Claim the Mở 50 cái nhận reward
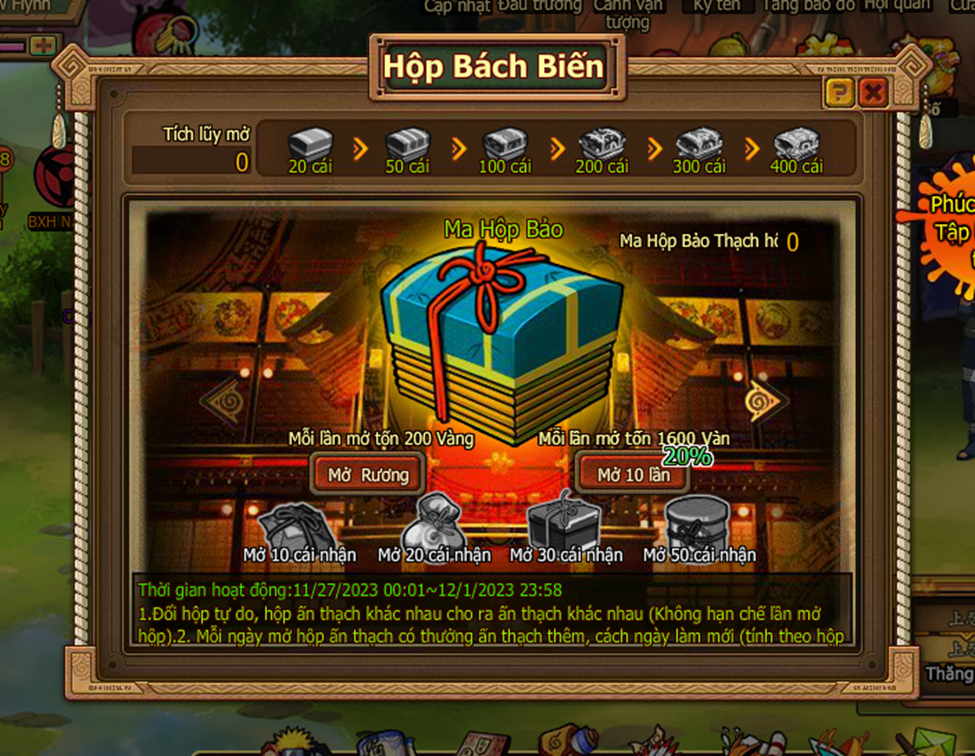Screen dimensions: 975x756 [698, 522]
